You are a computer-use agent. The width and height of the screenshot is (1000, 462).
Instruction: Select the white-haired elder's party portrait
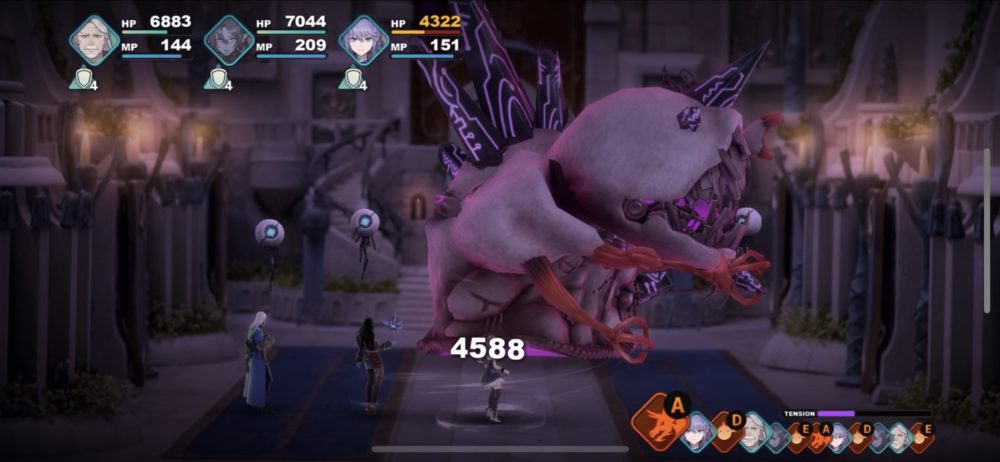[94, 40]
